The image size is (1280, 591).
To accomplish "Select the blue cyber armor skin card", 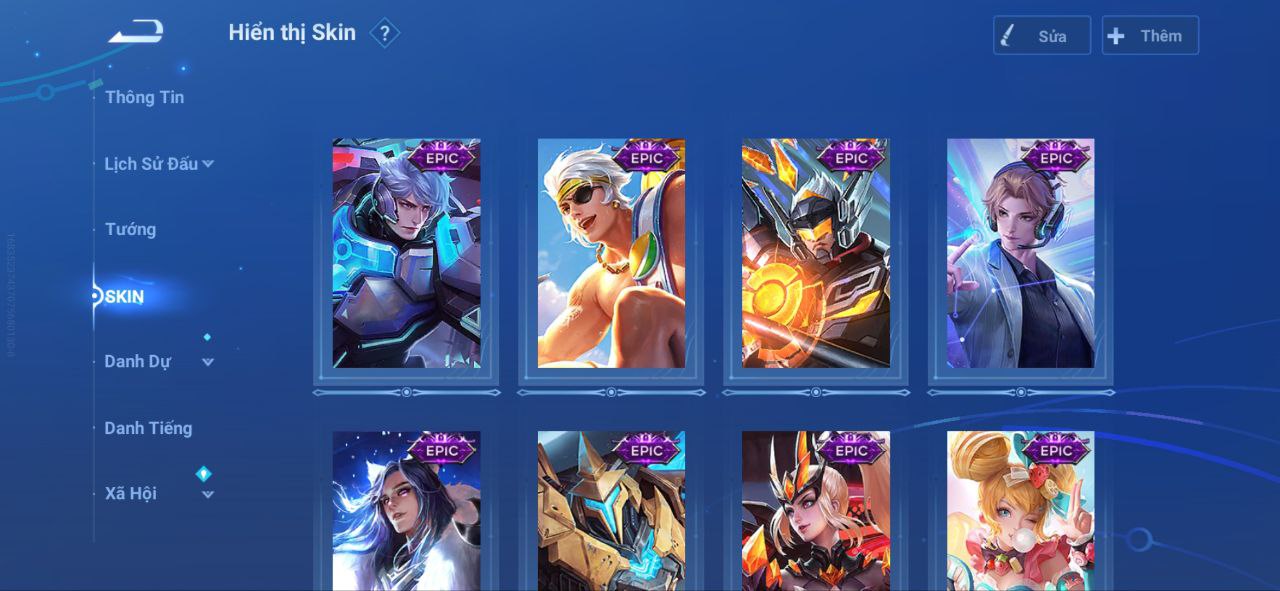I will pyautogui.click(x=406, y=253).
